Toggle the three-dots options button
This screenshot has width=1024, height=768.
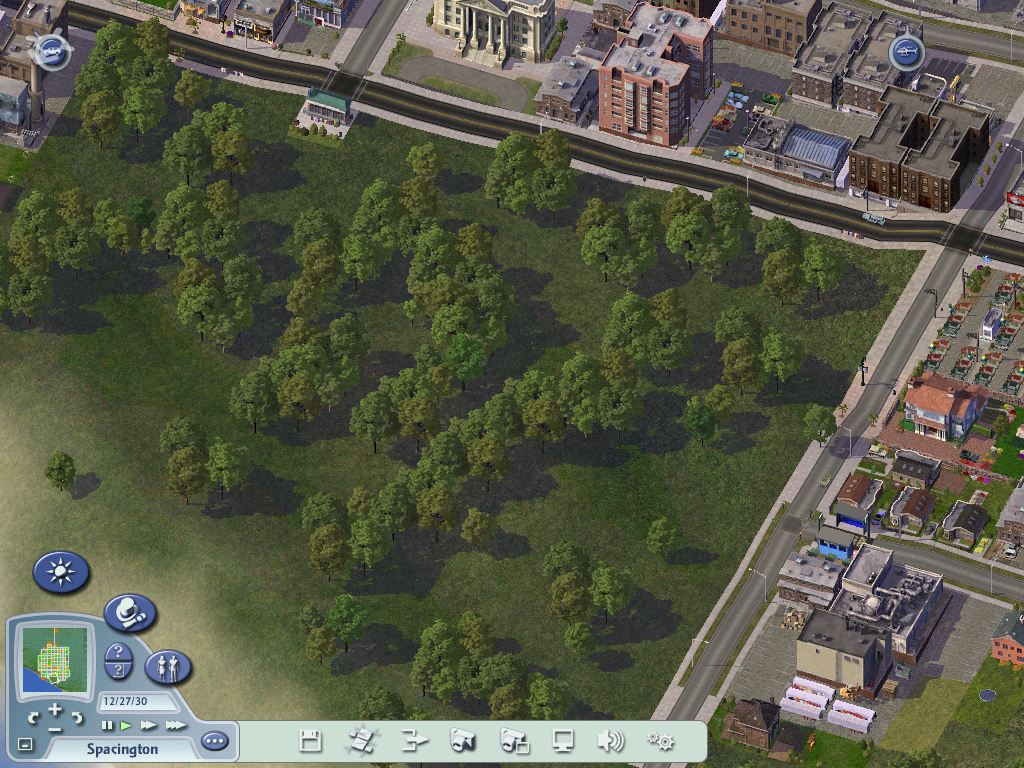coord(214,741)
